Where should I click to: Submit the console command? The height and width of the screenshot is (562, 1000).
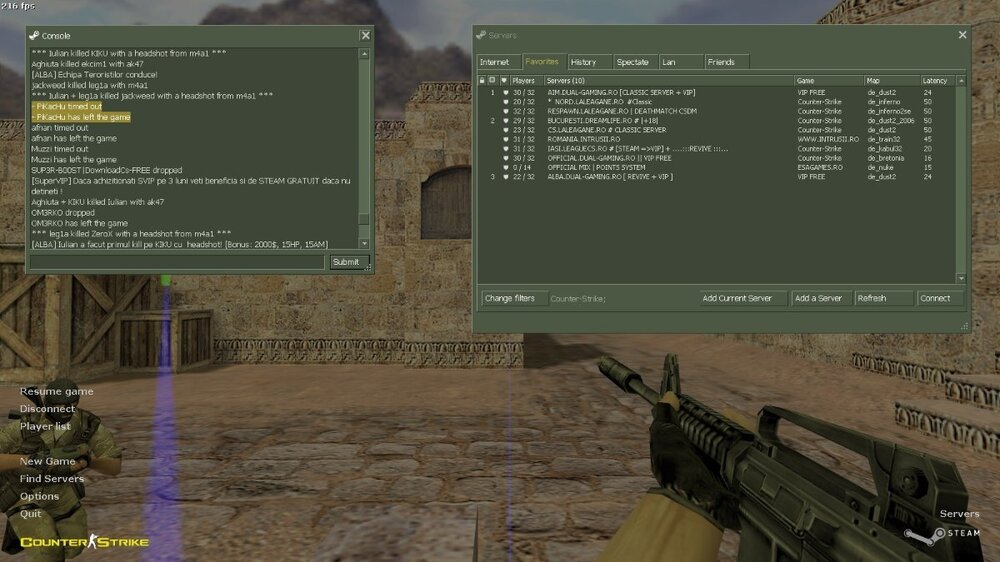(345, 262)
